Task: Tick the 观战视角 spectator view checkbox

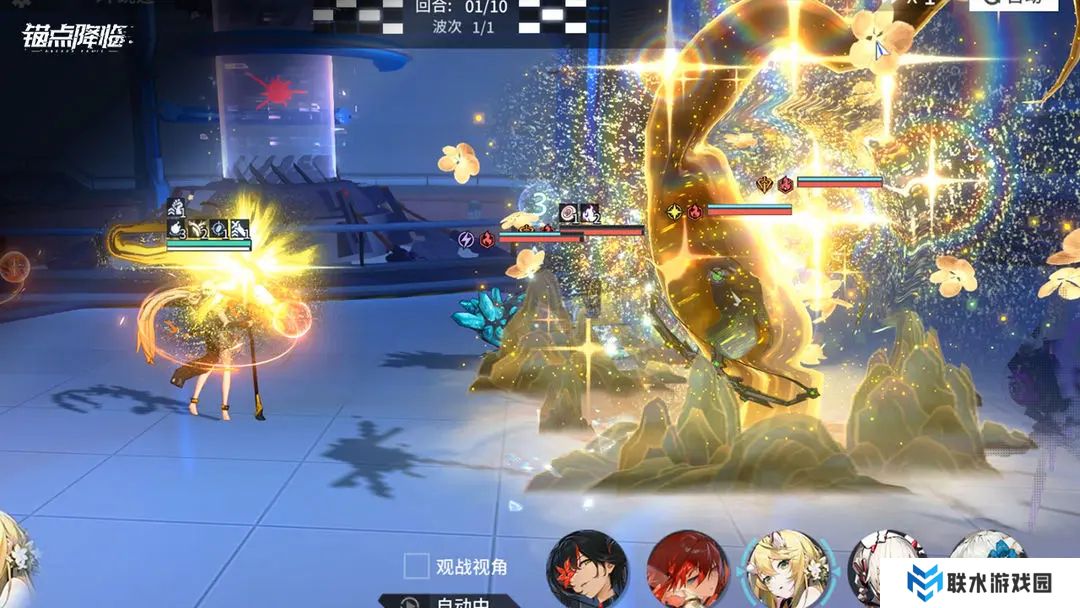Action: coord(417,567)
